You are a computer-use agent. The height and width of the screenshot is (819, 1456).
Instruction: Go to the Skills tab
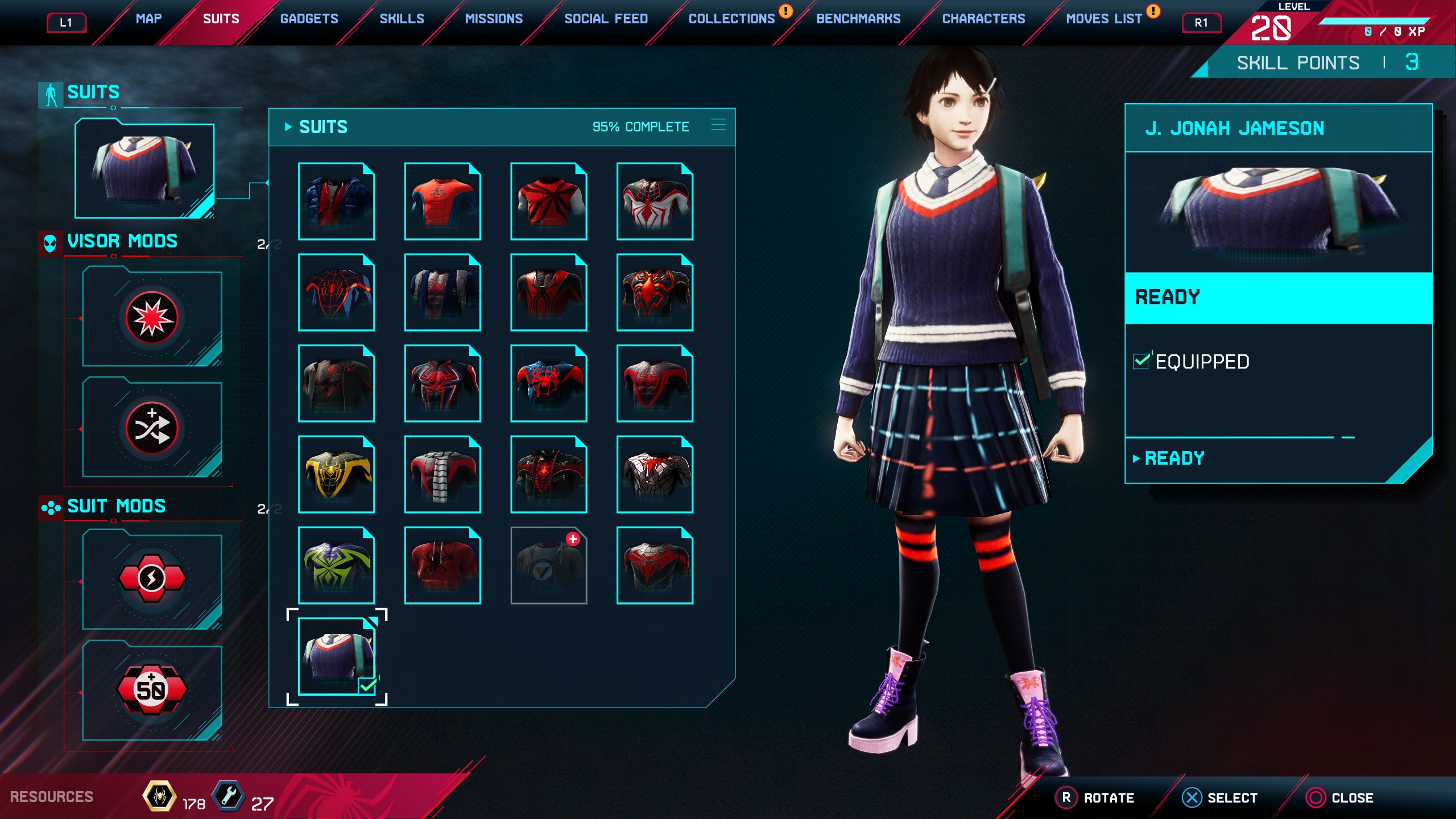(x=402, y=19)
